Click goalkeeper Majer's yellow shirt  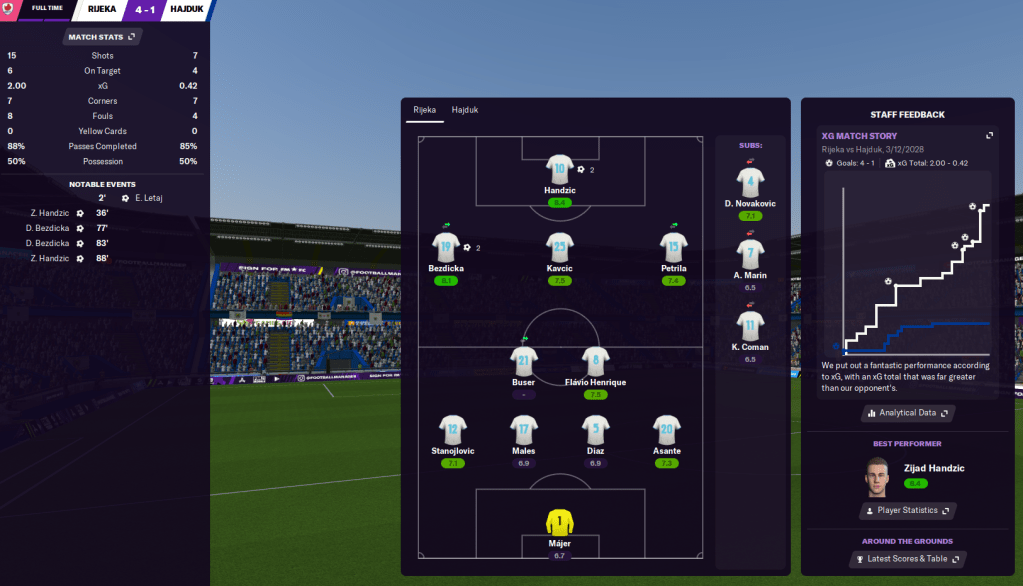[x=559, y=523]
